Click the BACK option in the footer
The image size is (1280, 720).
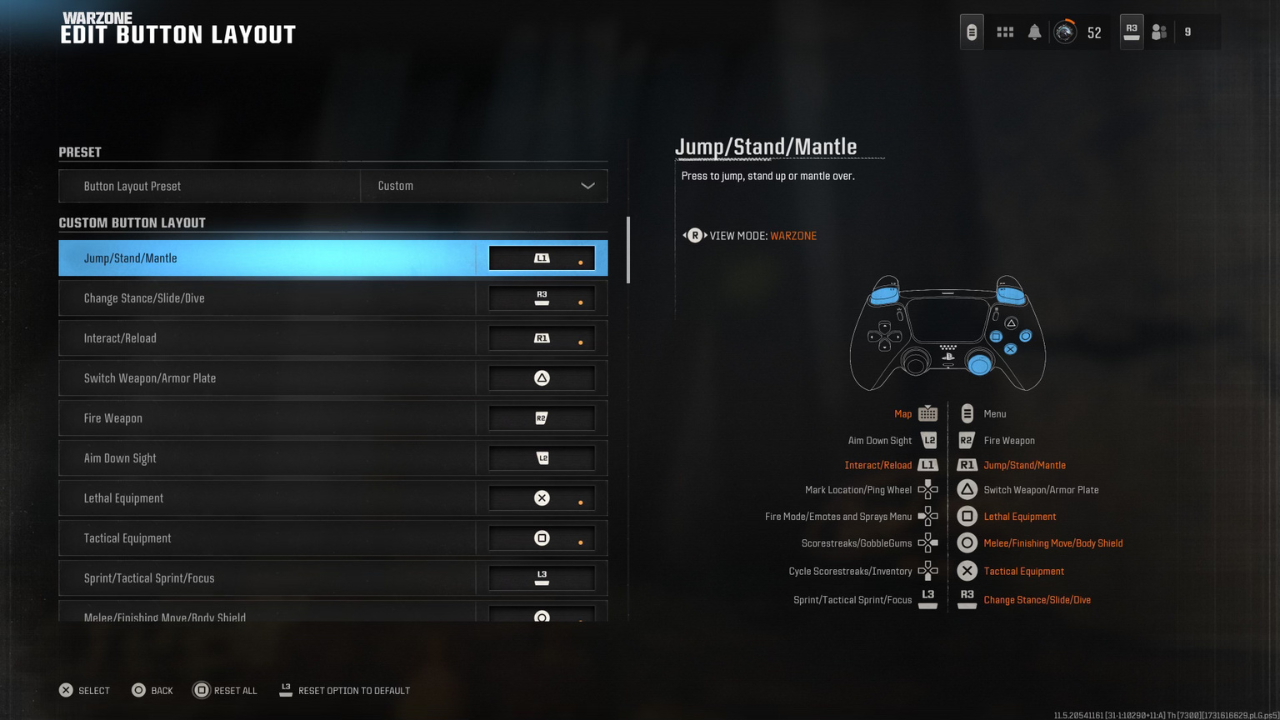[x=152, y=690]
